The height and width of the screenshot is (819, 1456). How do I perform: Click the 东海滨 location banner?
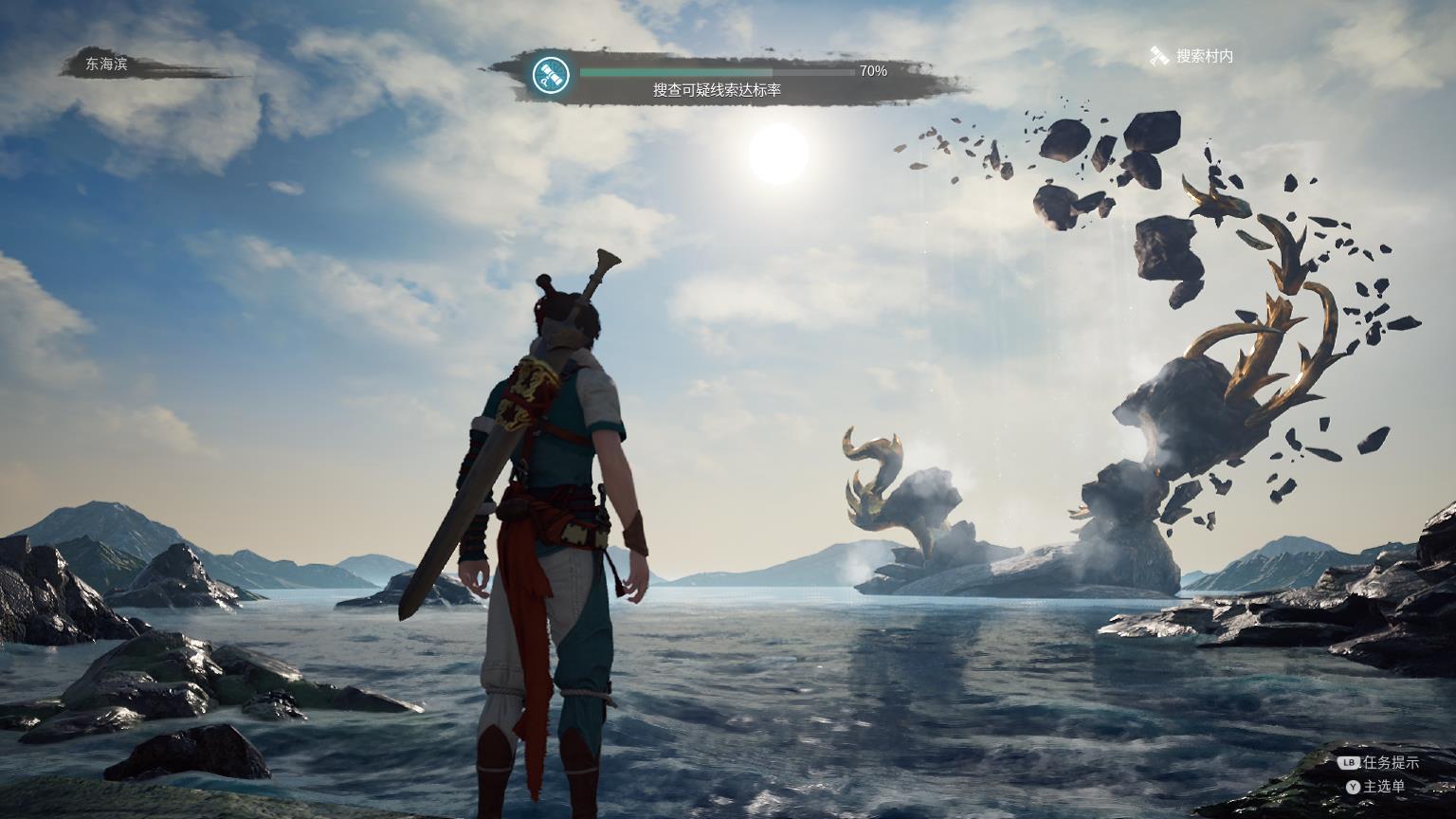(x=106, y=64)
